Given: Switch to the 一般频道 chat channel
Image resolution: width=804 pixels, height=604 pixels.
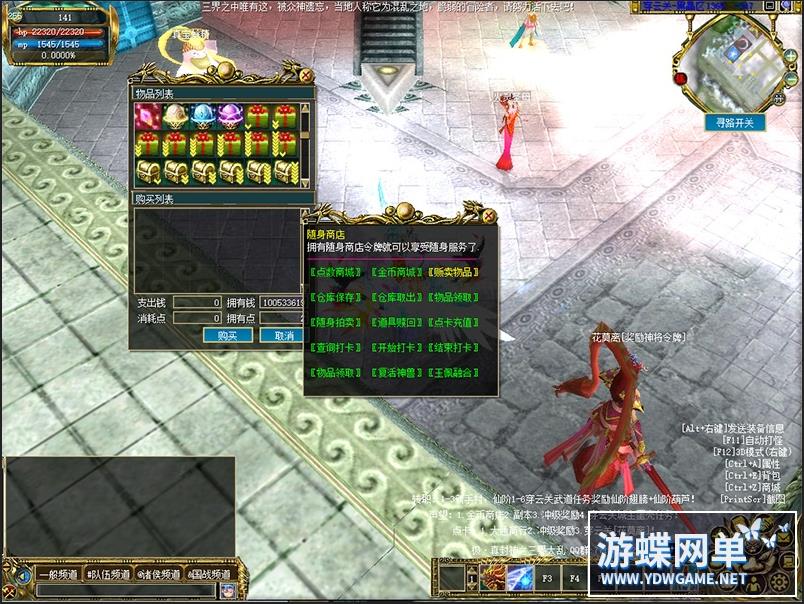Looking at the screenshot, I should 55,575.
